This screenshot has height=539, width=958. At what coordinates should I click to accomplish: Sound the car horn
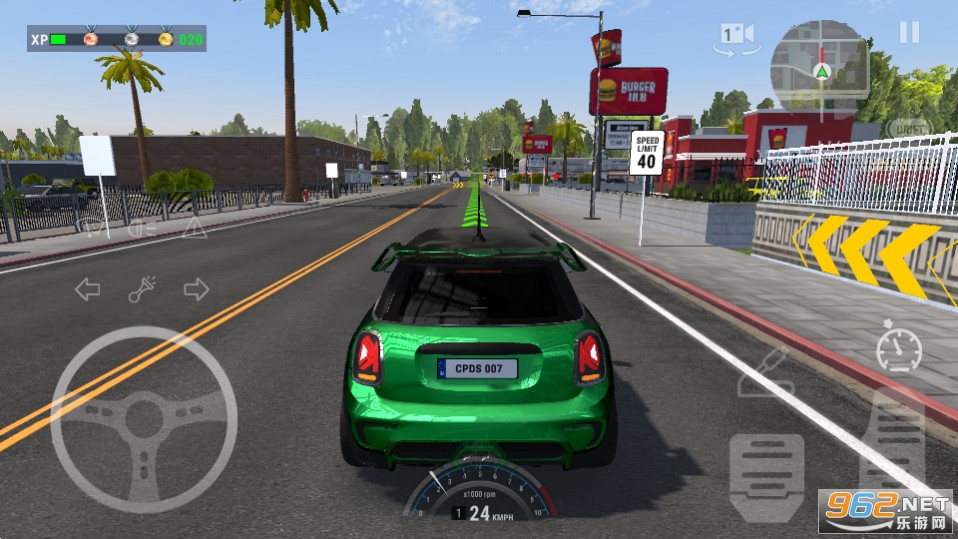tap(142, 290)
